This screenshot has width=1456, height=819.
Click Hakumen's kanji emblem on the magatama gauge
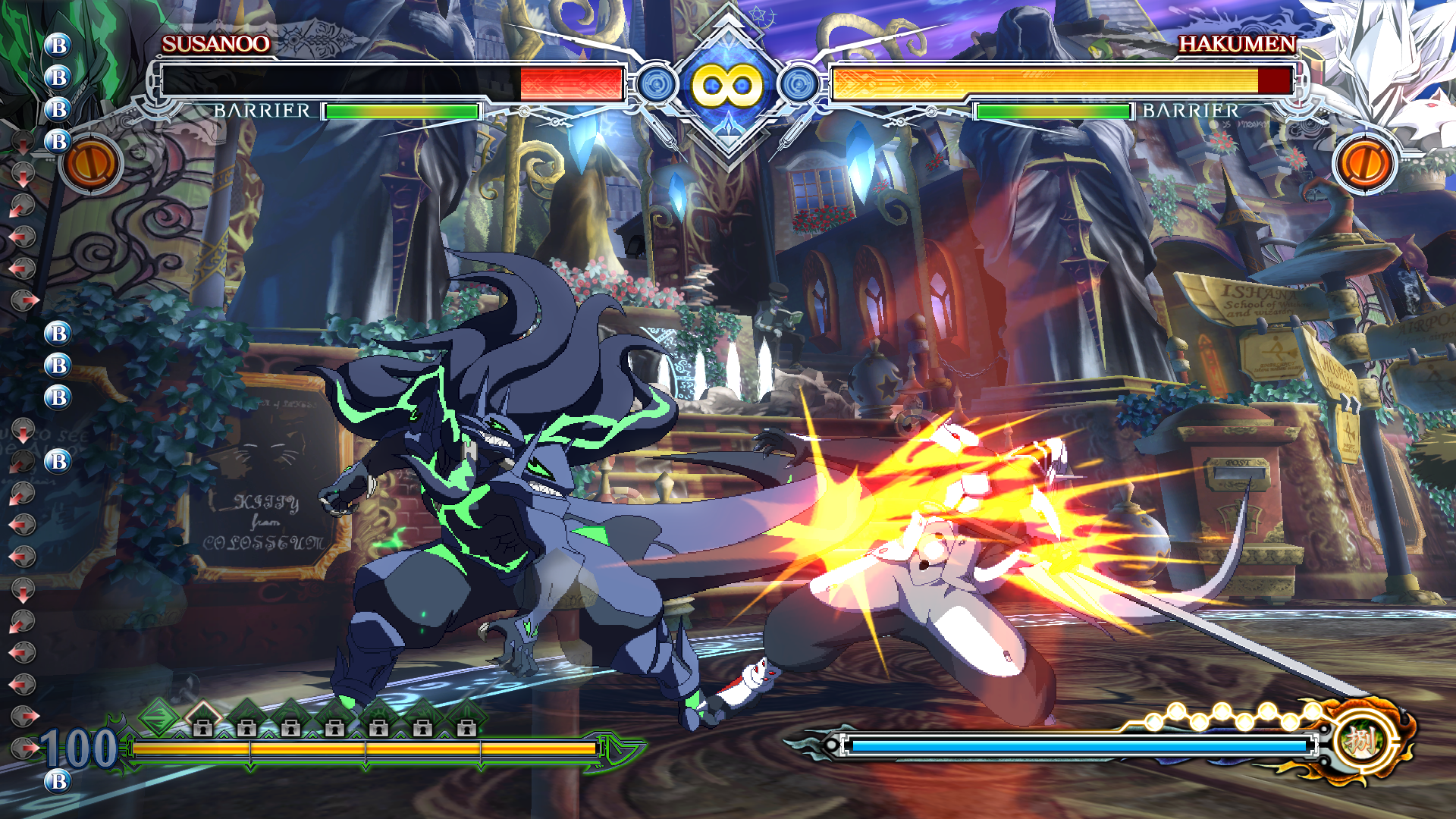(1362, 739)
